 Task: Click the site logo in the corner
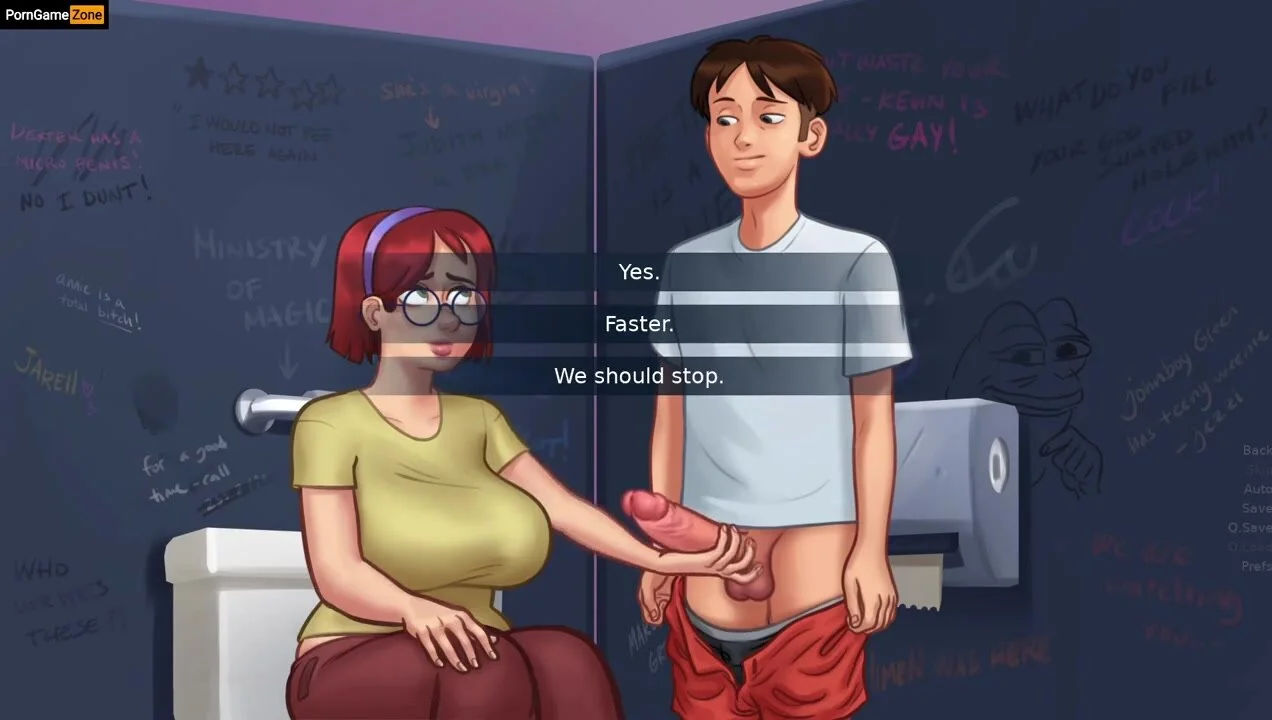click(54, 14)
